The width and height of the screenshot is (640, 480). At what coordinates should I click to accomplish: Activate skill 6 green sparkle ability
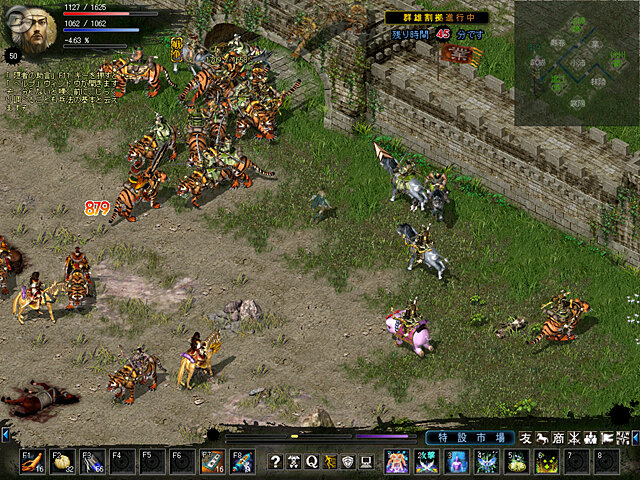click(547, 460)
